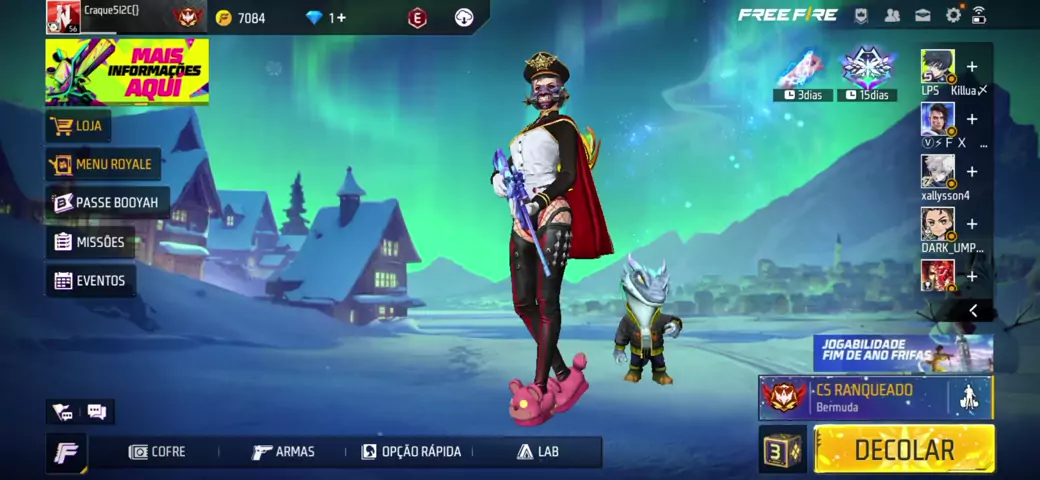Invite friend xallysson4 to the squad

(971, 172)
